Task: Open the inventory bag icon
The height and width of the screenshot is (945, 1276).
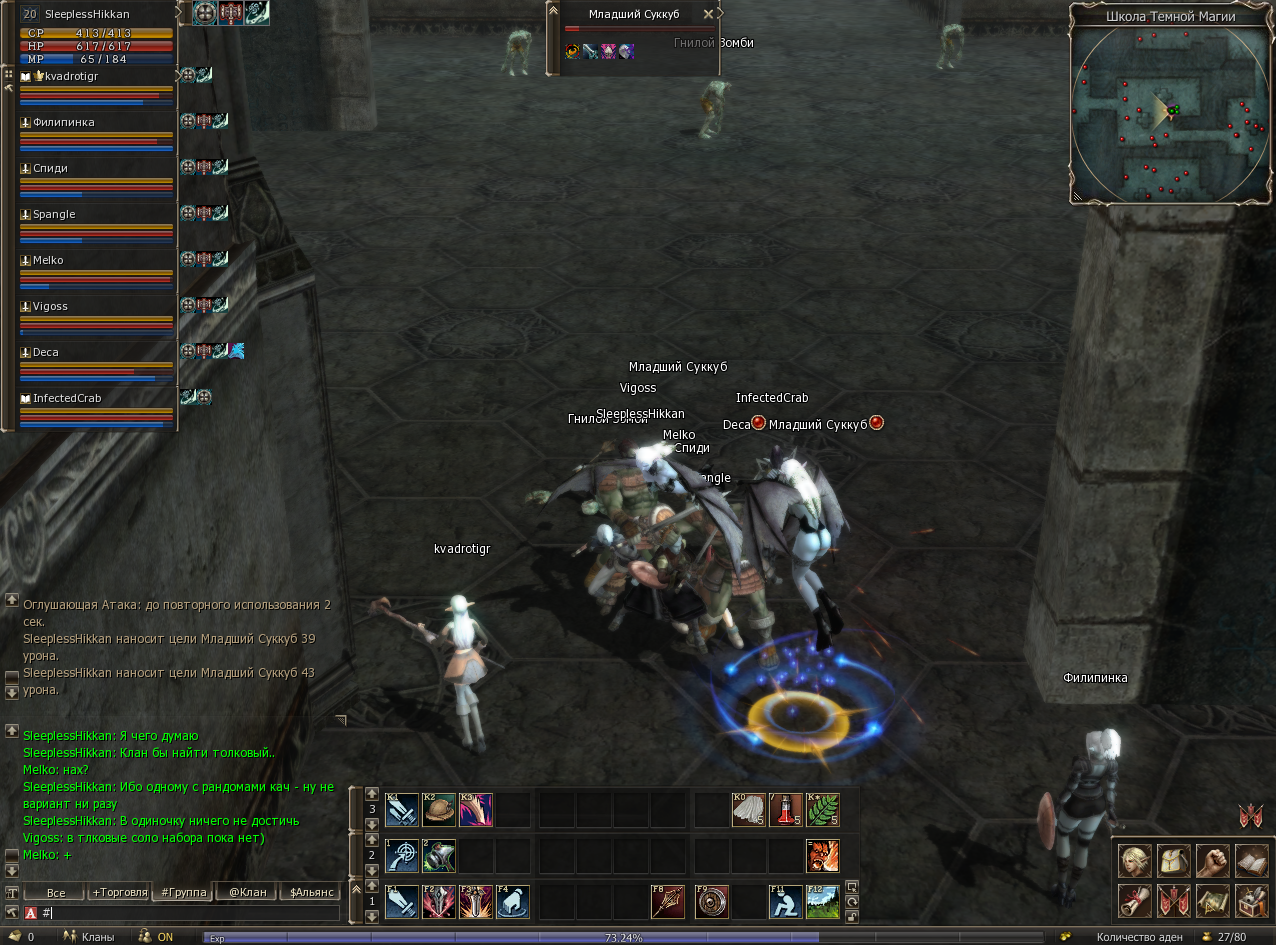Action: point(1173,860)
